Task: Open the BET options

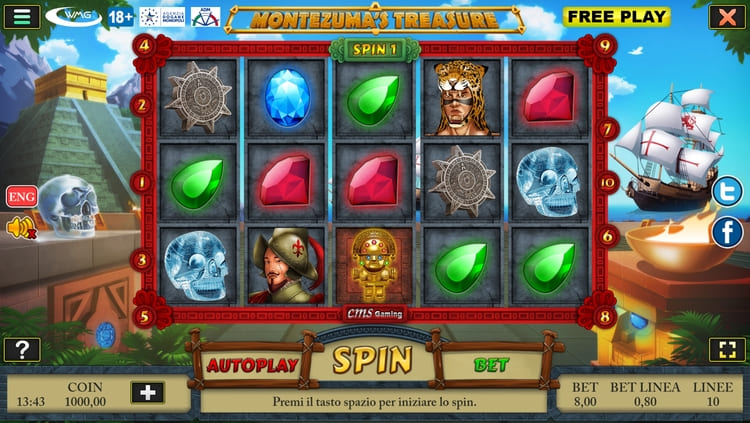Action: [491, 365]
